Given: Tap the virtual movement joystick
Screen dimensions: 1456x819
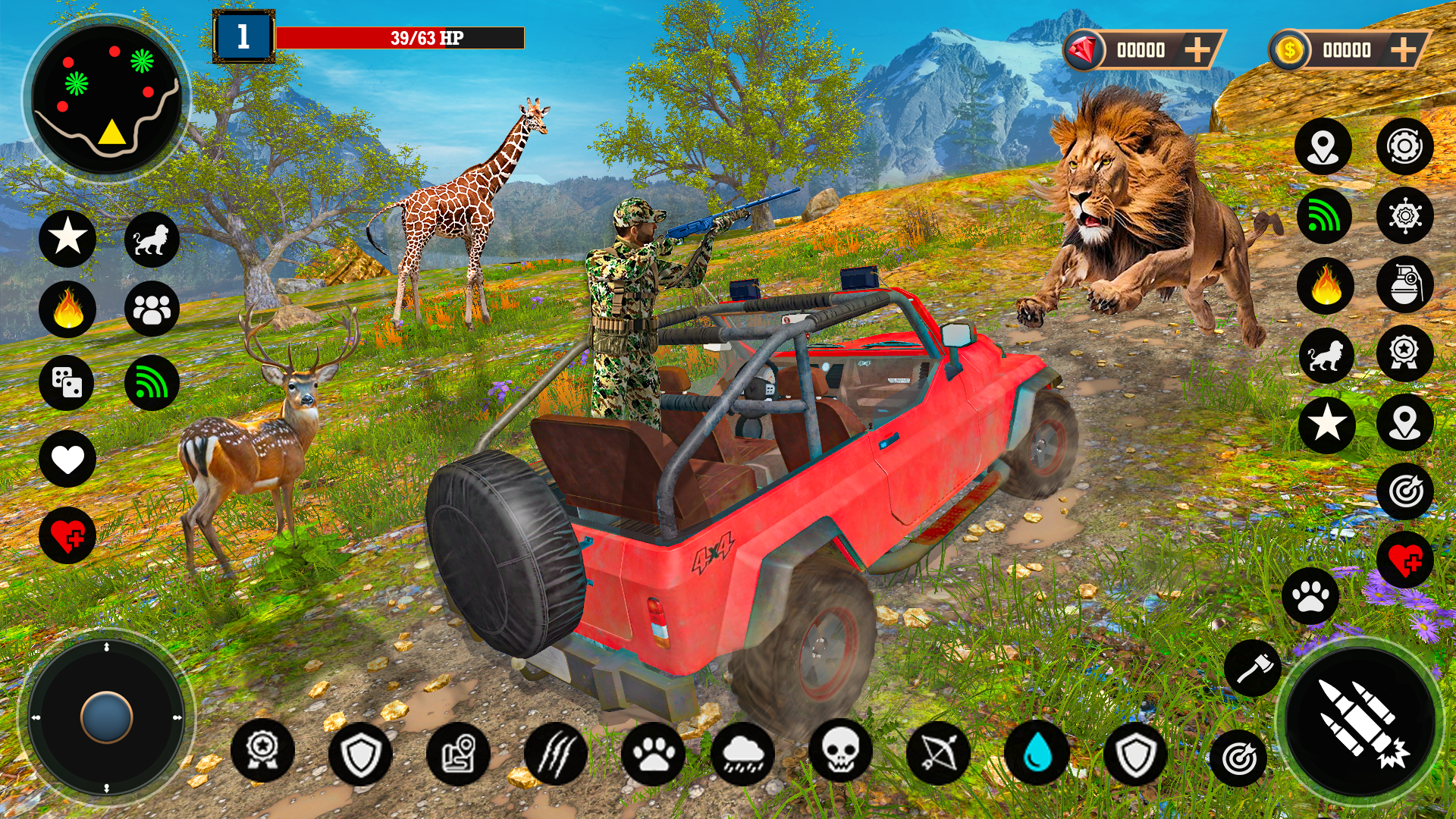Looking at the screenshot, I should point(106,717).
